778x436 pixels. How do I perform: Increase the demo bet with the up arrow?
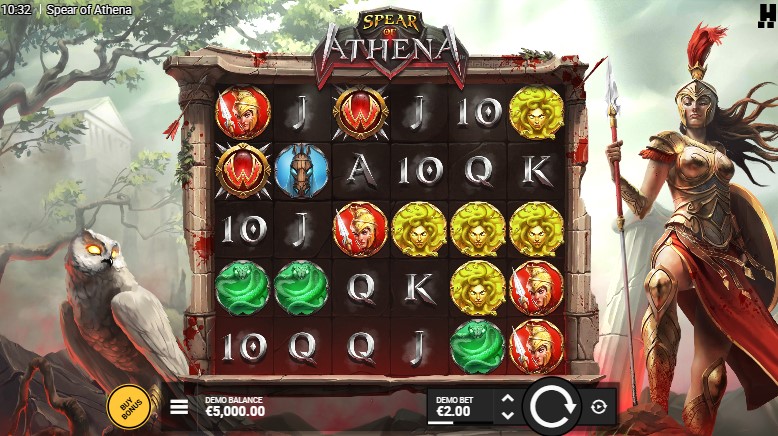507,399
